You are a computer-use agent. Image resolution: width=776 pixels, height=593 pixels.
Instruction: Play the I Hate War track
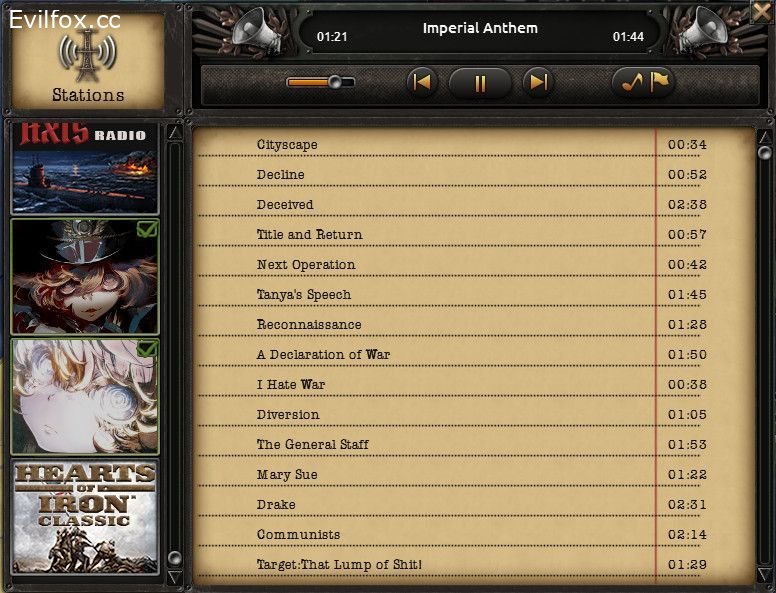(x=291, y=385)
